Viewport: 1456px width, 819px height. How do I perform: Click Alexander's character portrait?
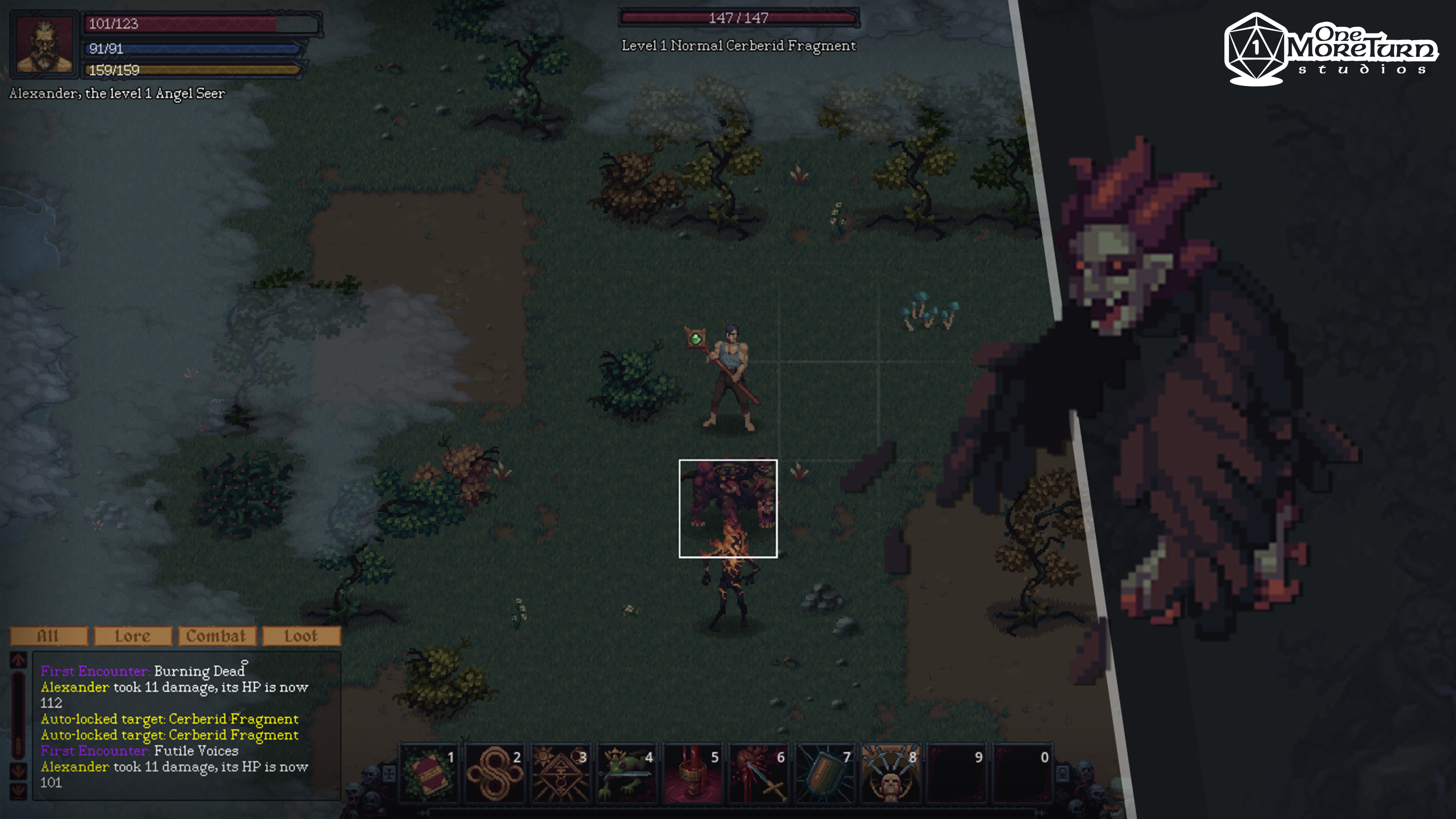click(x=45, y=44)
